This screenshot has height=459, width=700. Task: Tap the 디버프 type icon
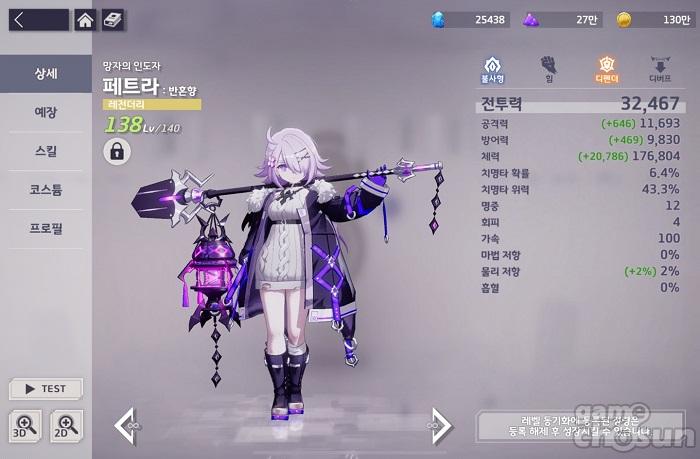pyautogui.click(x=660, y=68)
